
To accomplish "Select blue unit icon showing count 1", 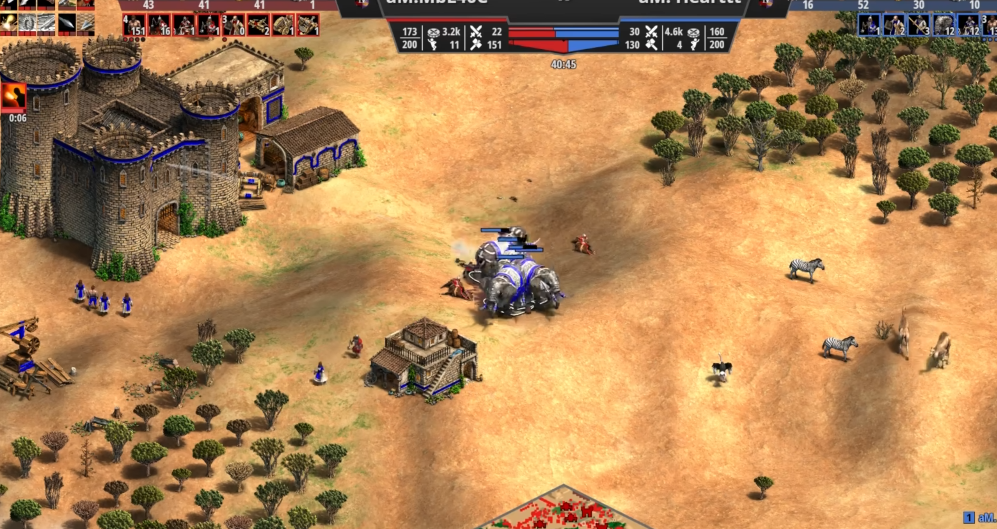I will pos(869,25).
